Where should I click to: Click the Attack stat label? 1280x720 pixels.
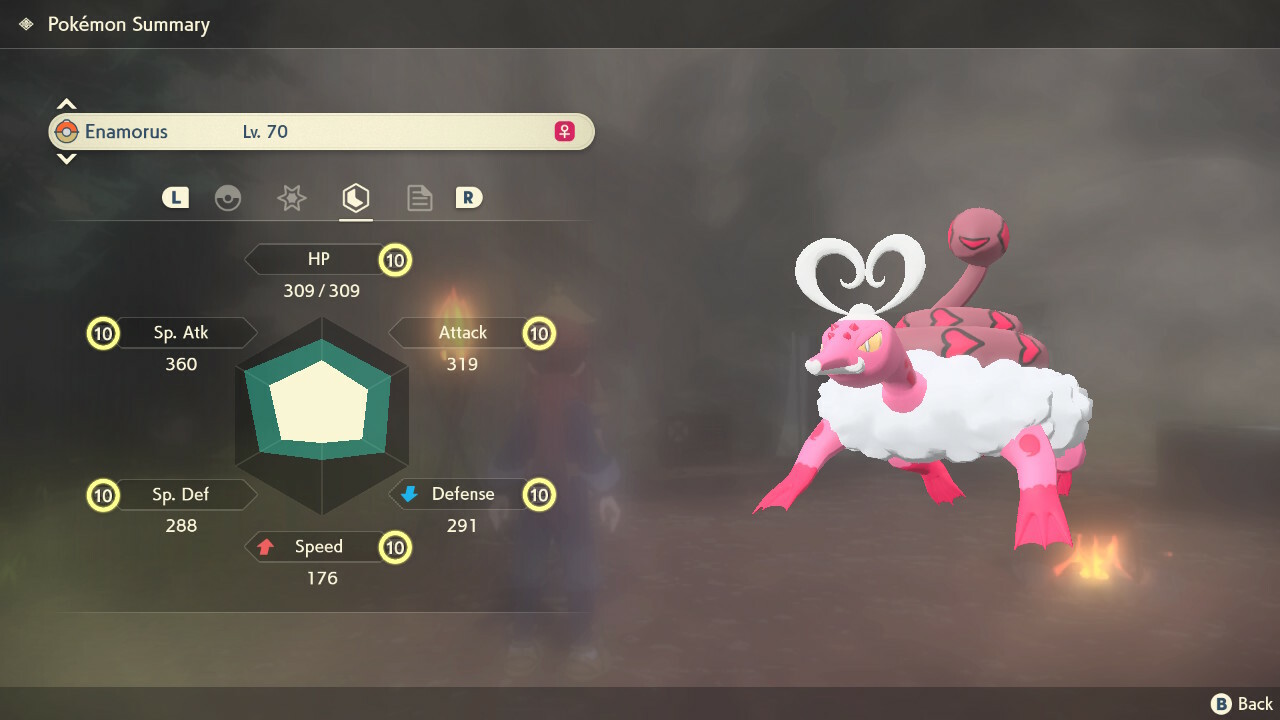click(462, 333)
